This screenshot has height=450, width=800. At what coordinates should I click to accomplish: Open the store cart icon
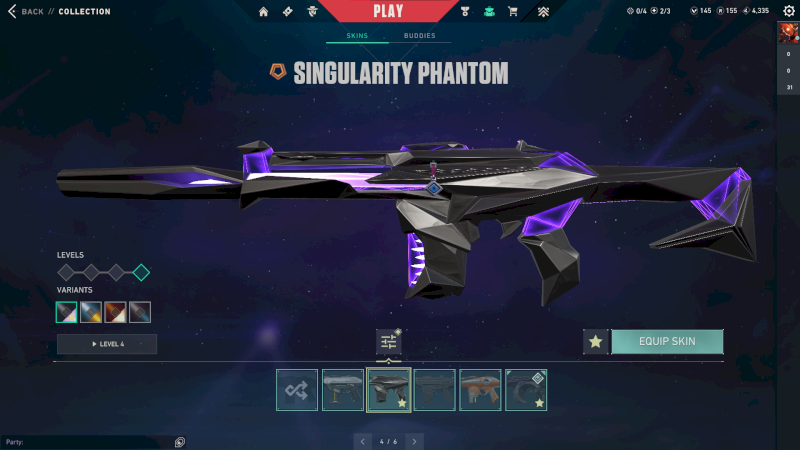tap(513, 12)
